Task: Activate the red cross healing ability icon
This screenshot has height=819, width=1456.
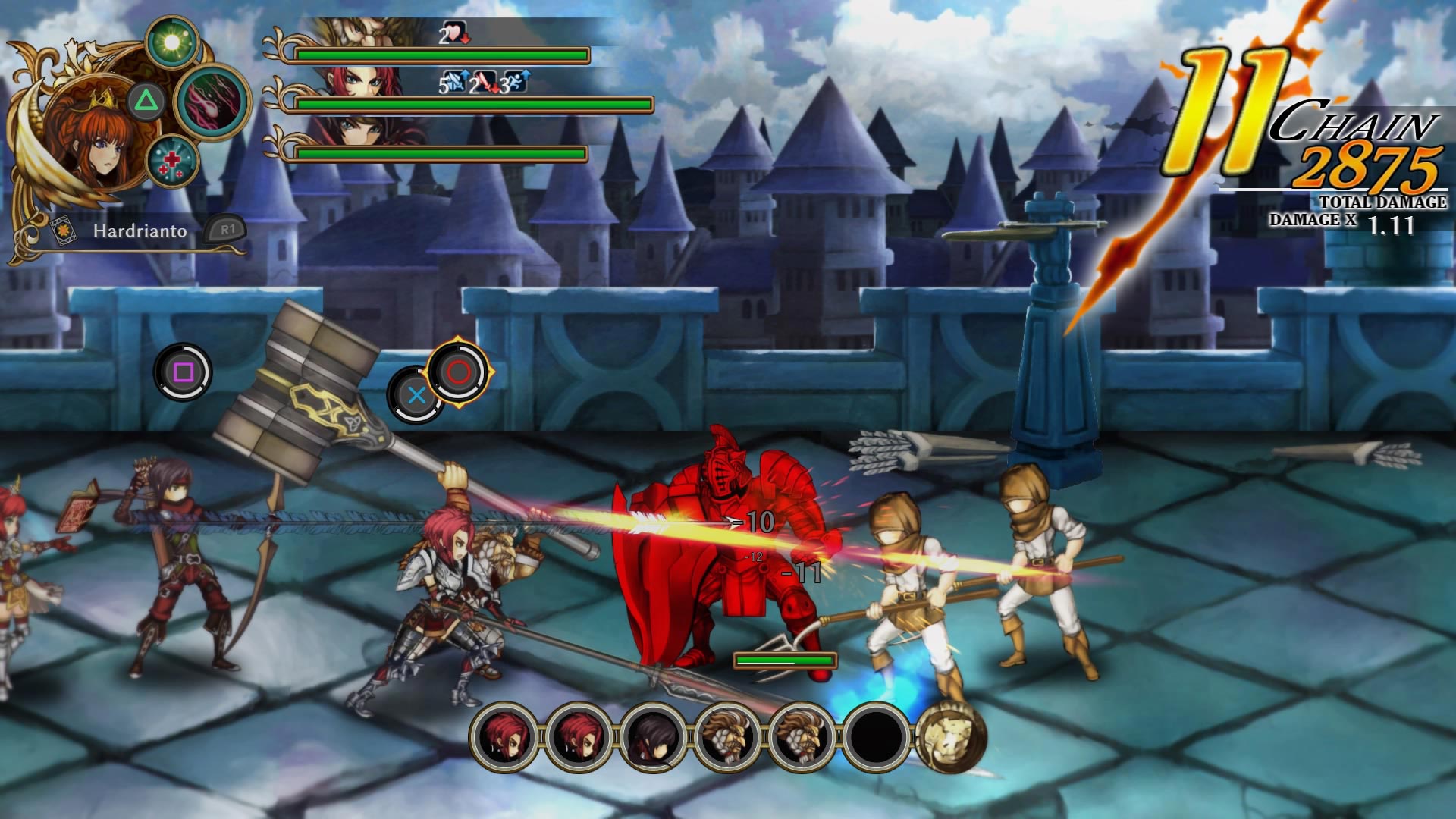Action: [172, 162]
